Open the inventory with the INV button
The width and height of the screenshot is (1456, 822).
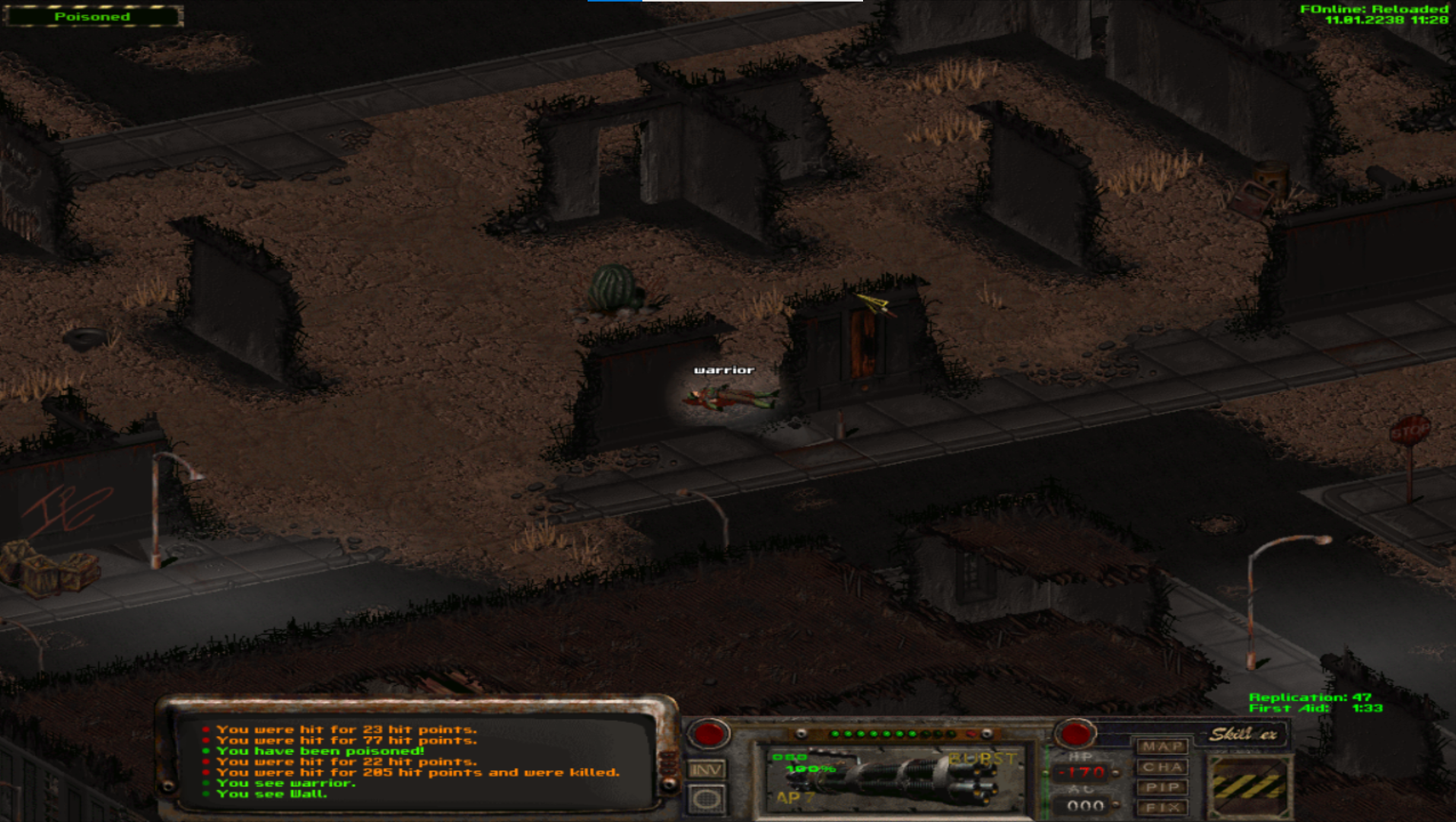[x=706, y=770]
